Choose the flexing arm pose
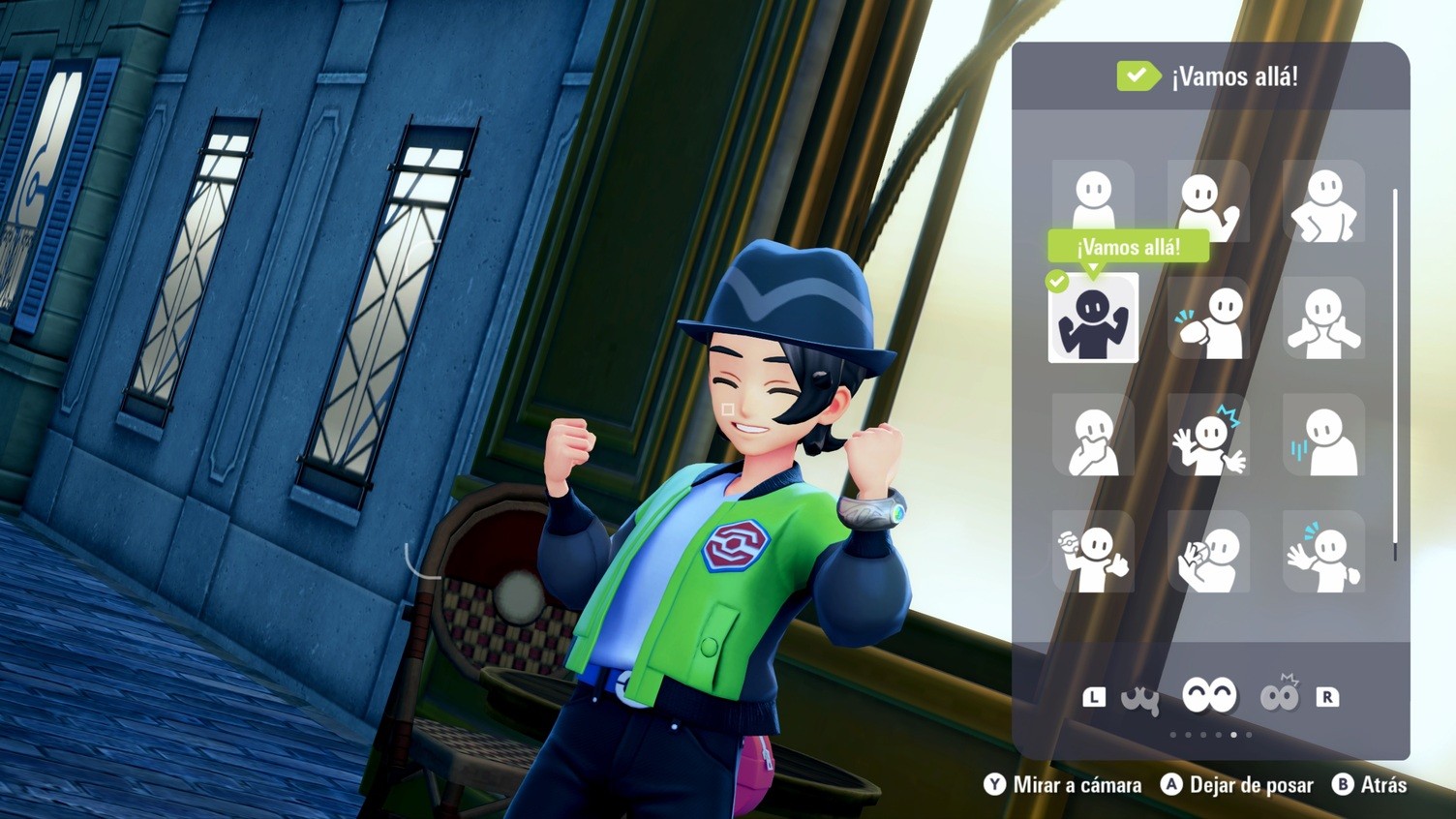Image resolution: width=1456 pixels, height=819 pixels. (1208, 318)
